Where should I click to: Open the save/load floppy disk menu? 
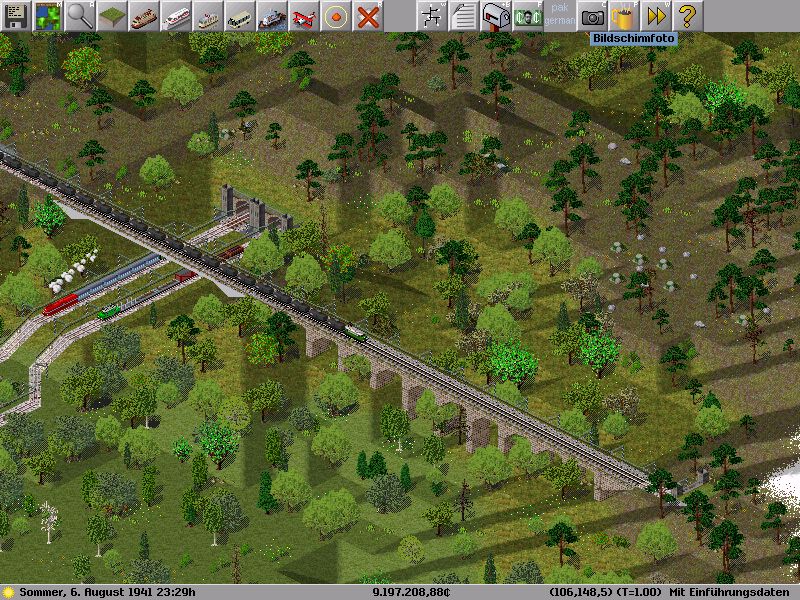click(x=15, y=15)
